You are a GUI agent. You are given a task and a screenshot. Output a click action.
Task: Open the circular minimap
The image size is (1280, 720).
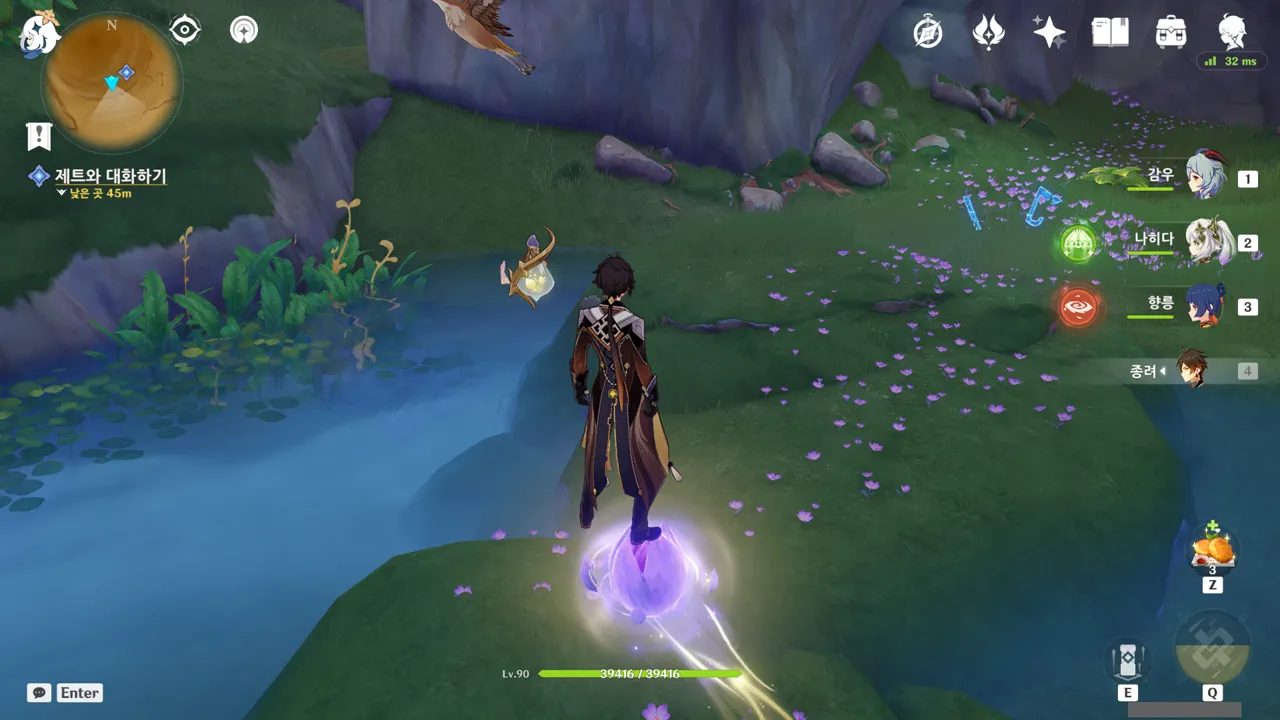click(x=111, y=82)
